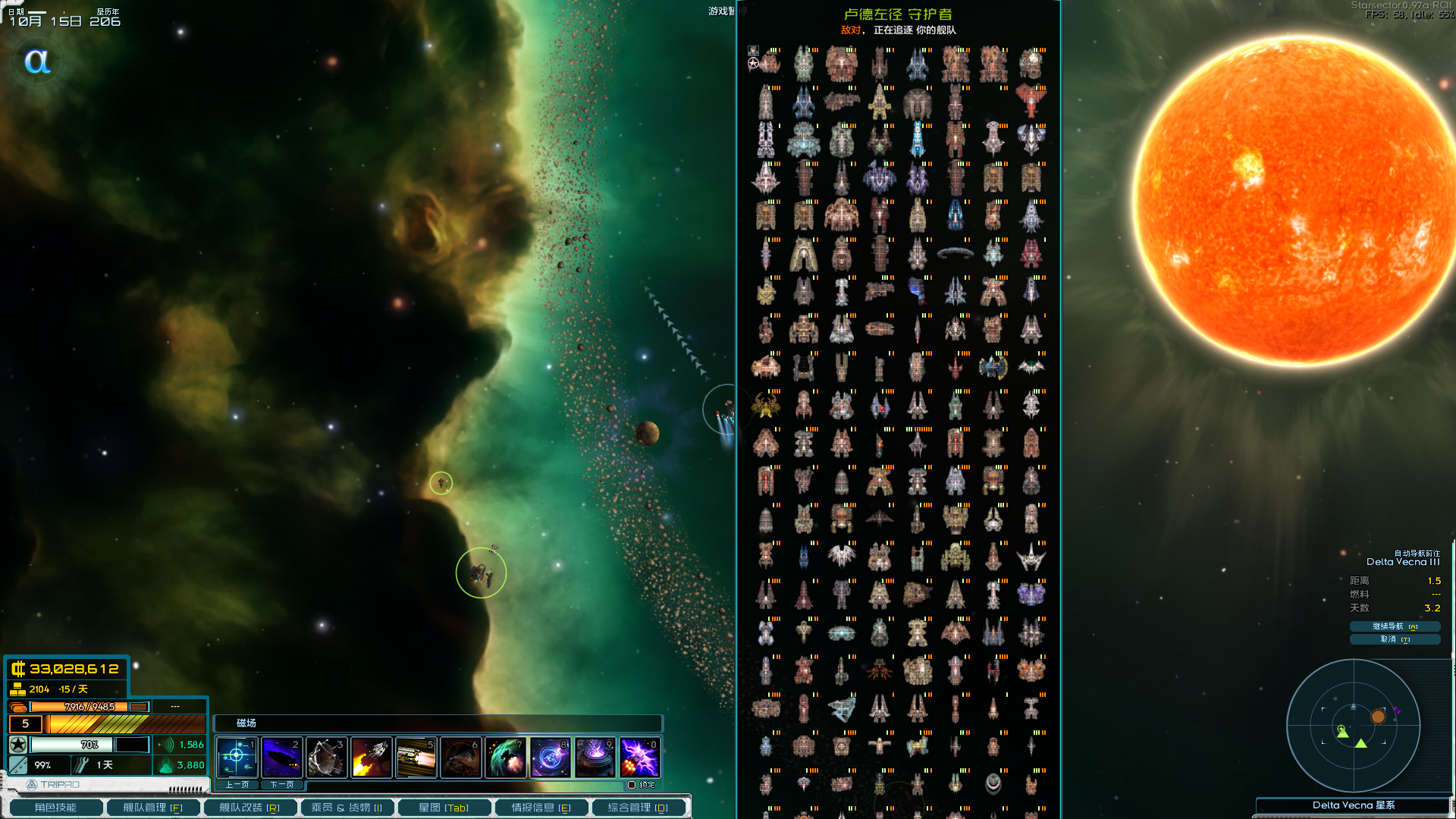Screen dimensions: 1456x819
Task: Open the 情报信息 intel screen
Action: click(541, 808)
